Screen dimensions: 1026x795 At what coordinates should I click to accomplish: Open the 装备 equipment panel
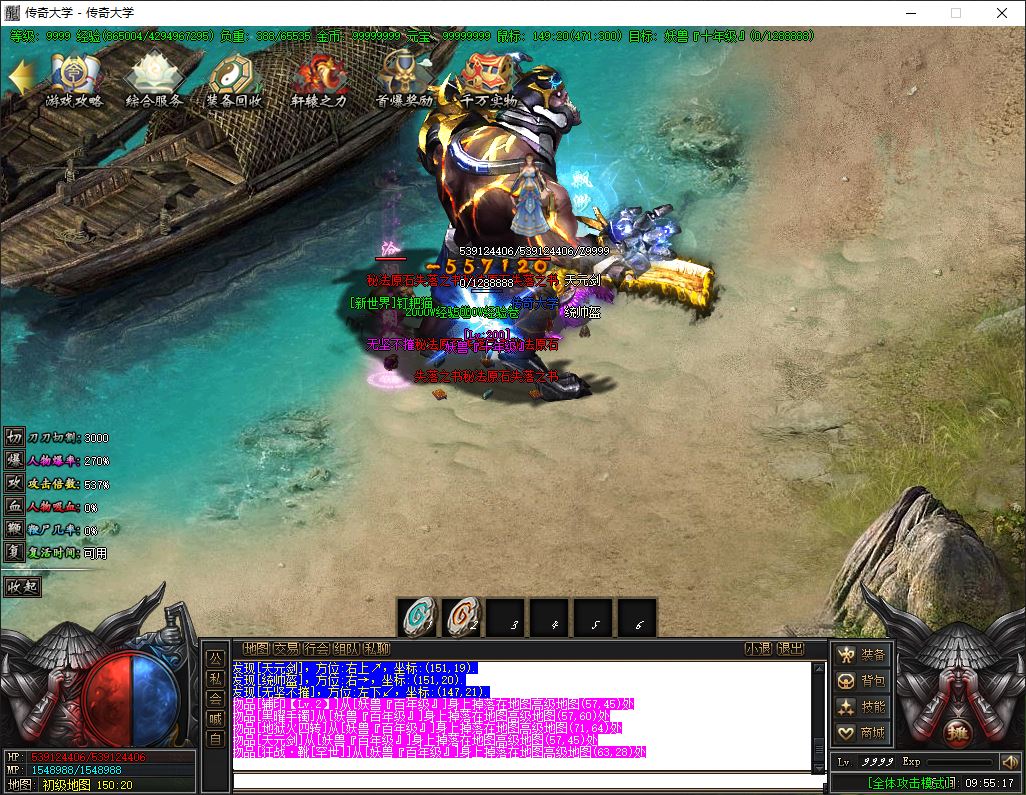click(x=862, y=655)
